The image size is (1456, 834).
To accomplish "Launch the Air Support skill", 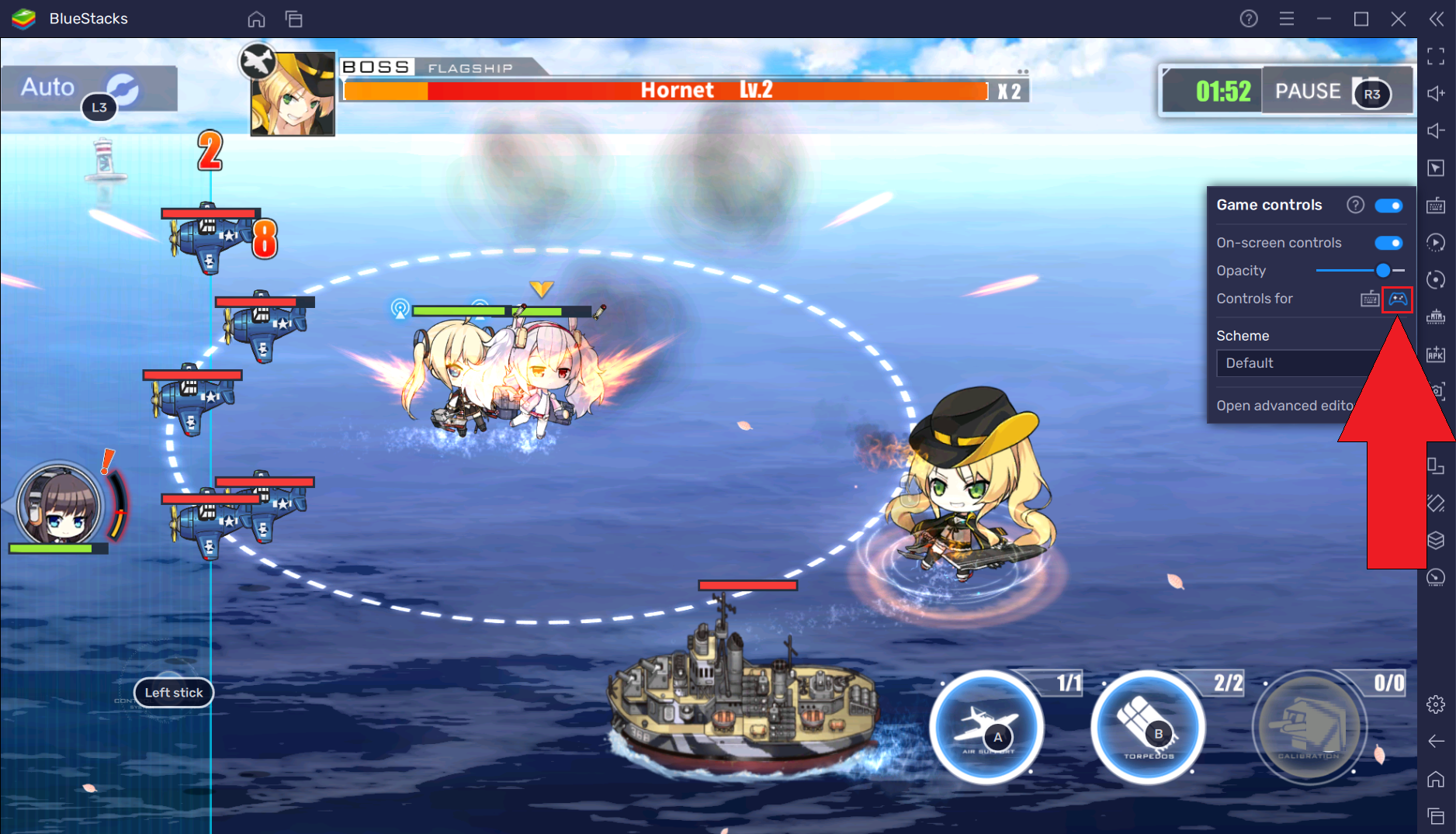I will (986, 727).
